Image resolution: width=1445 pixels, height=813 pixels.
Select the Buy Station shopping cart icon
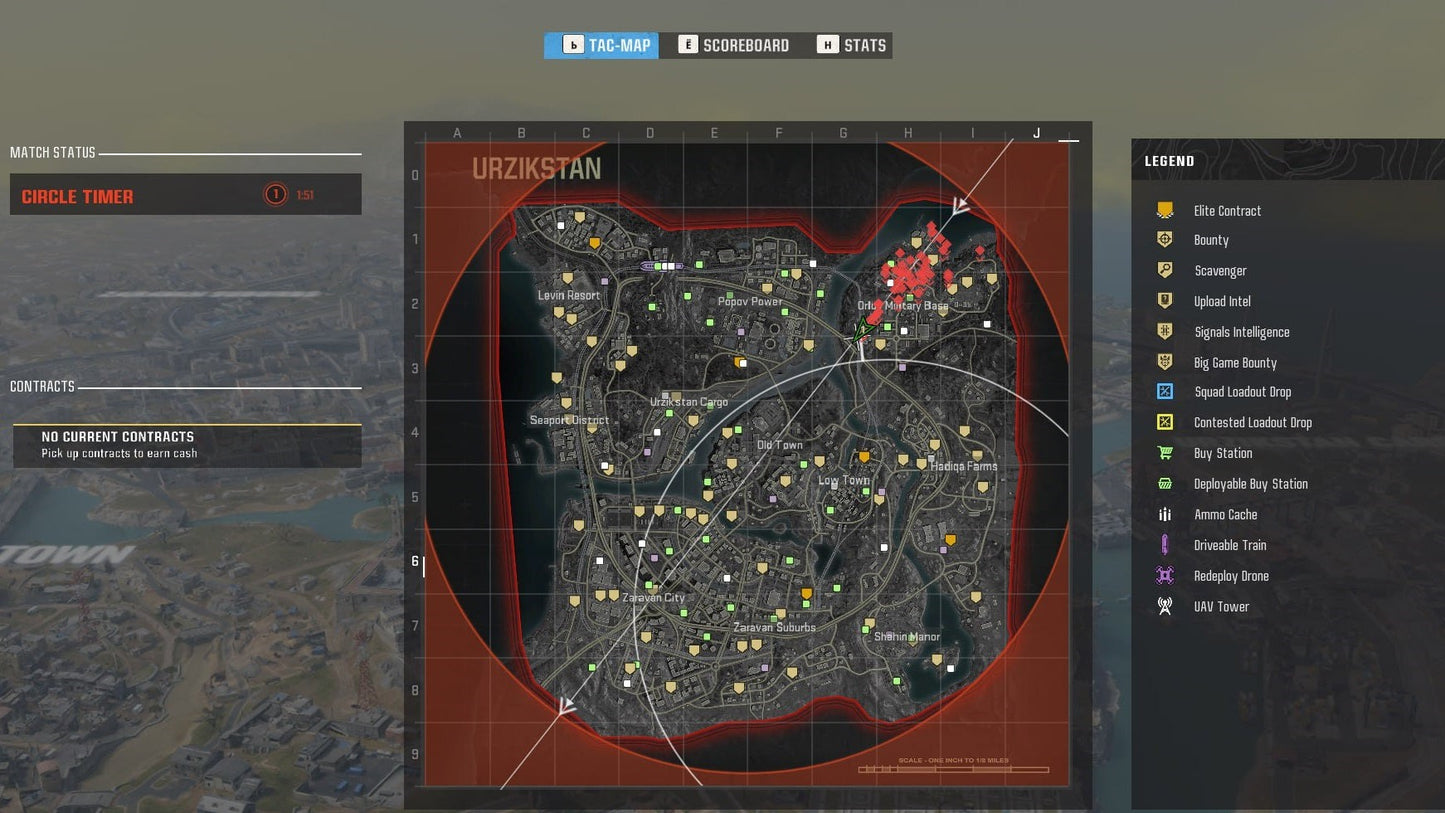1165,453
